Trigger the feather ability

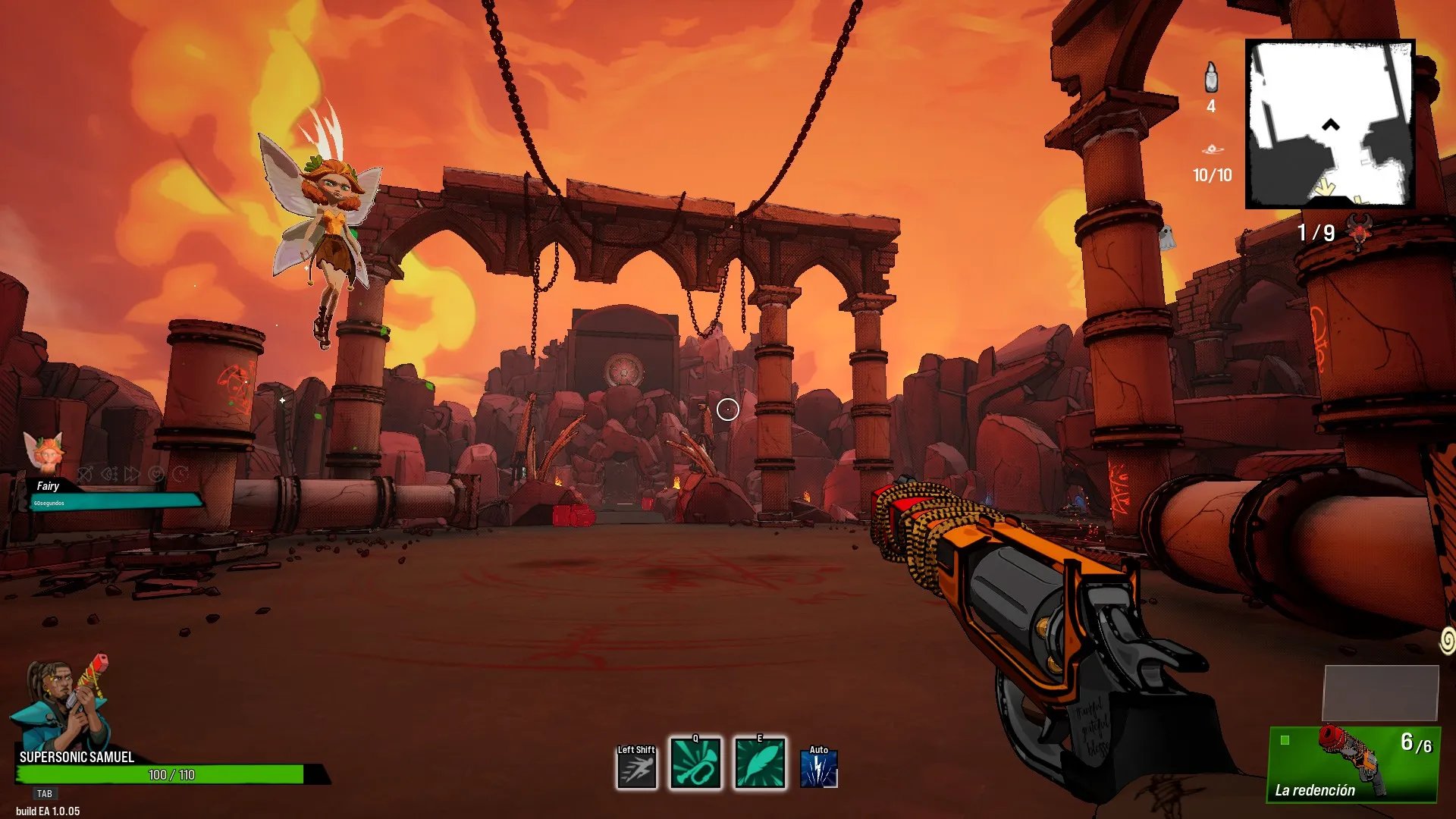pyautogui.click(x=760, y=764)
